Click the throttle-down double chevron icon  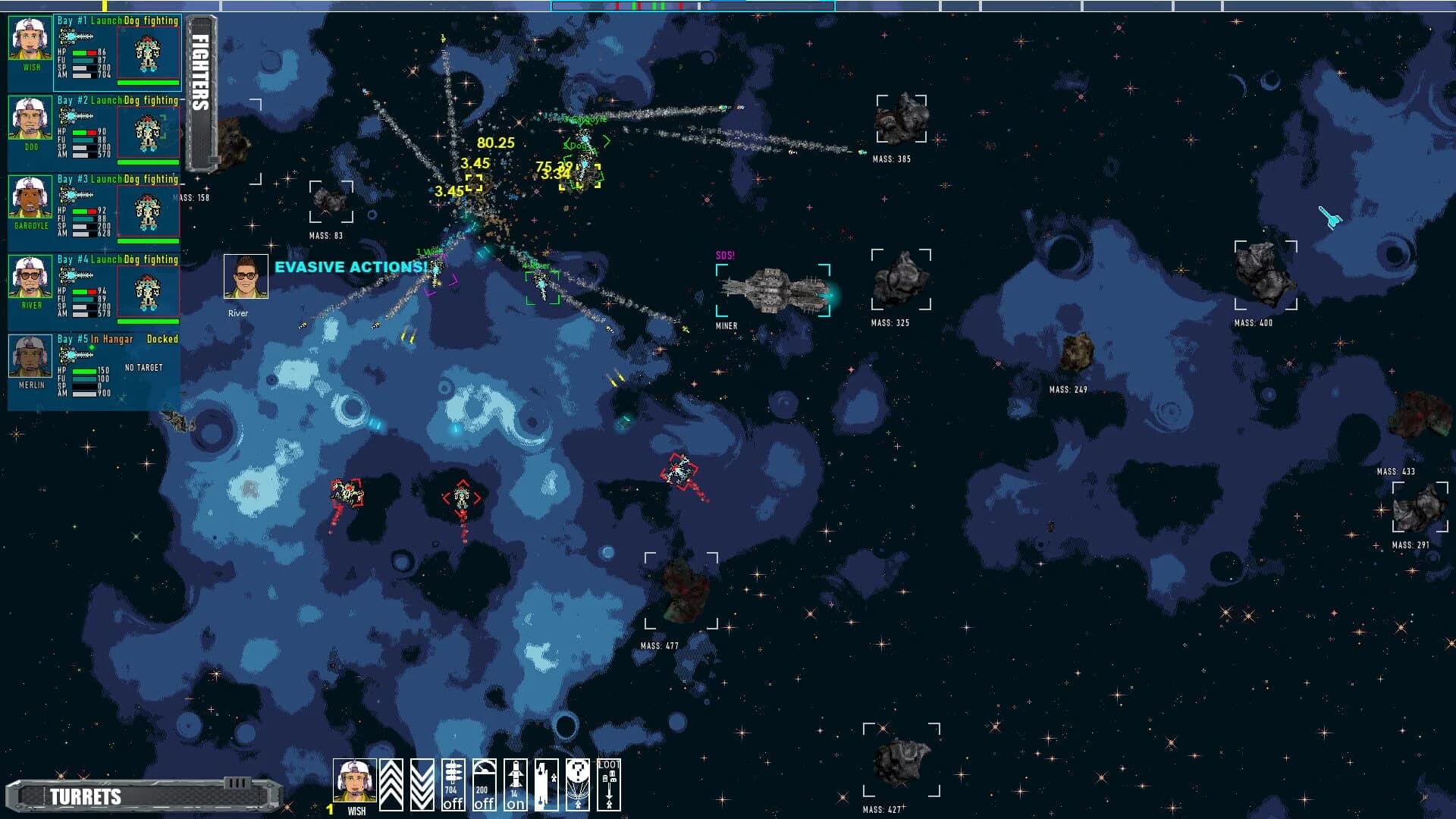point(422,785)
